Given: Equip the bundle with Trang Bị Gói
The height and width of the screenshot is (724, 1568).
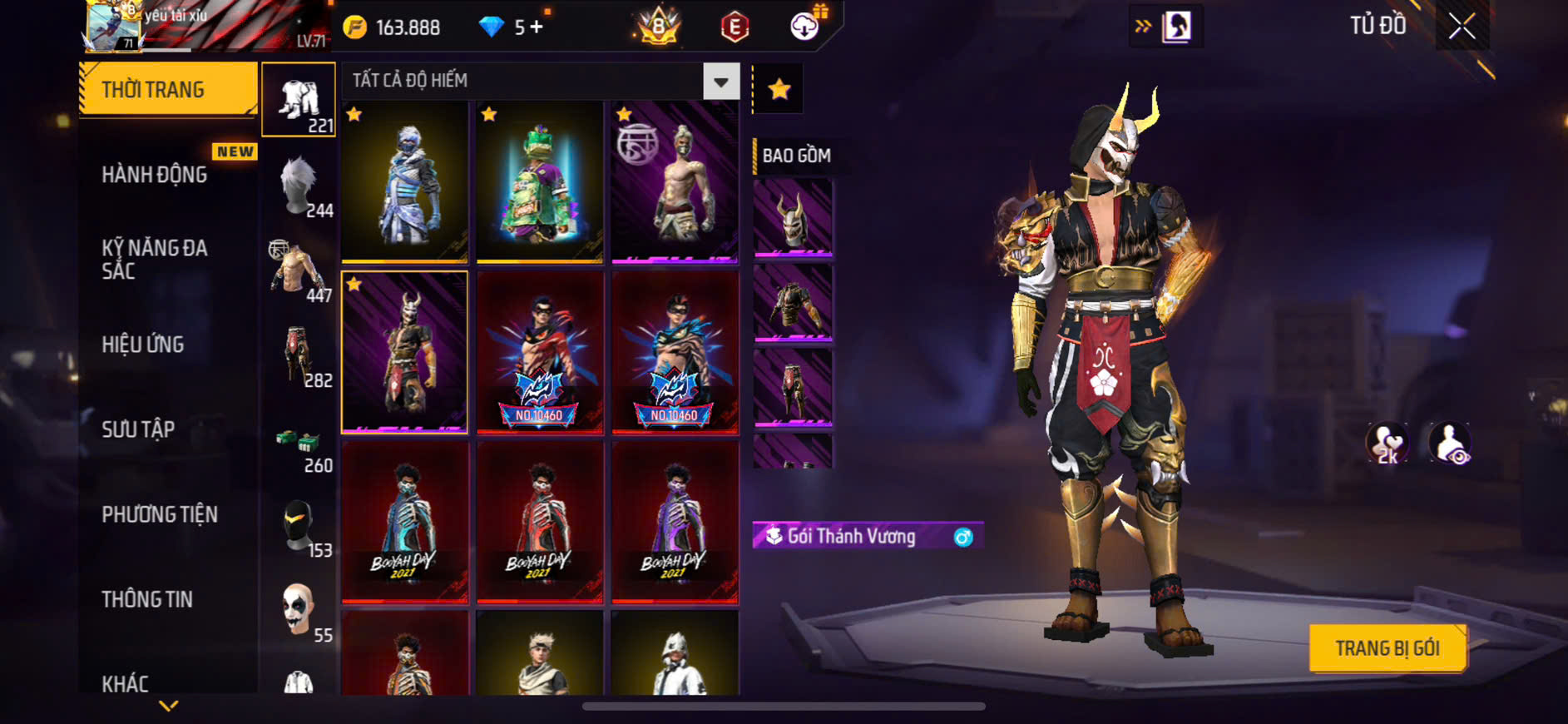Looking at the screenshot, I should point(1387,647).
